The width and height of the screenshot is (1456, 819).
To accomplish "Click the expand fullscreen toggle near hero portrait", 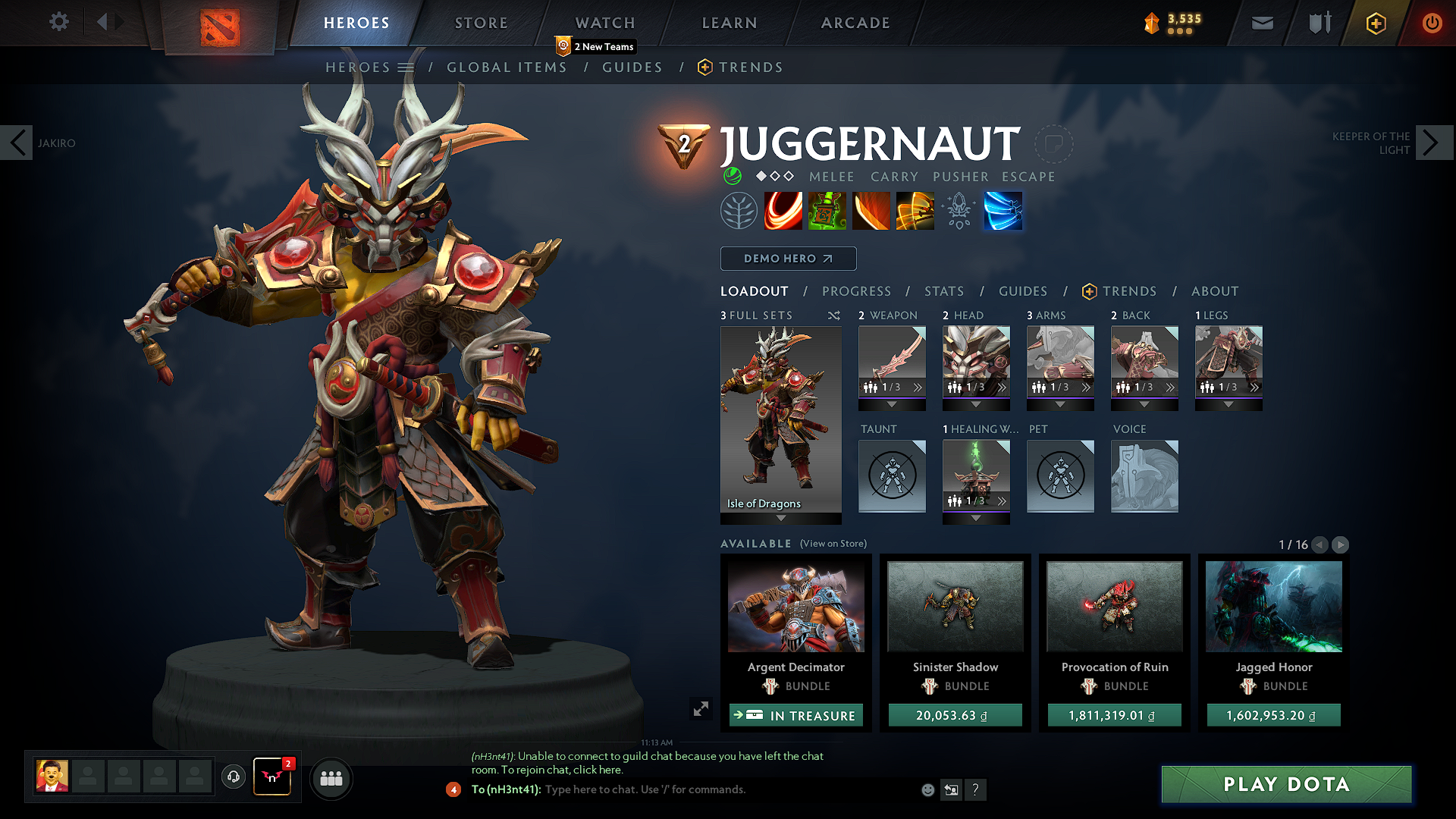I will click(x=701, y=708).
